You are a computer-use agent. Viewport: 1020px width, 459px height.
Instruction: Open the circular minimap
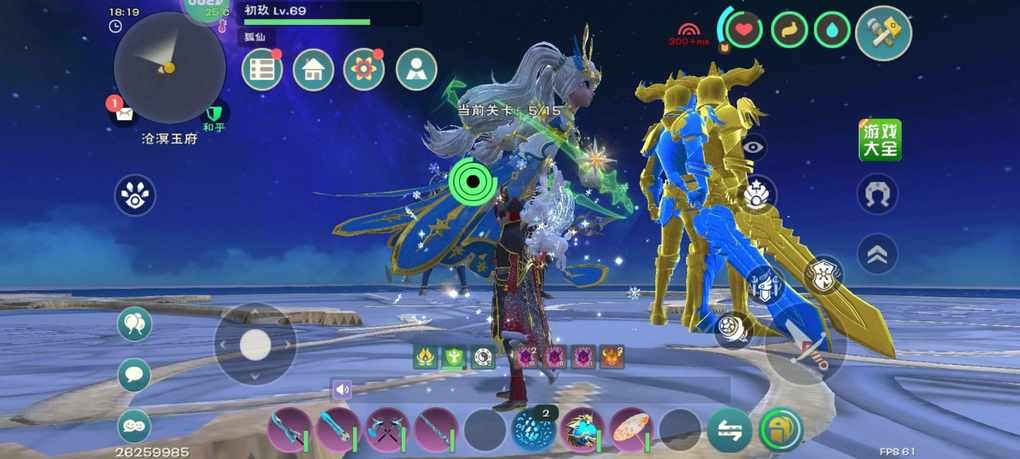click(x=169, y=67)
